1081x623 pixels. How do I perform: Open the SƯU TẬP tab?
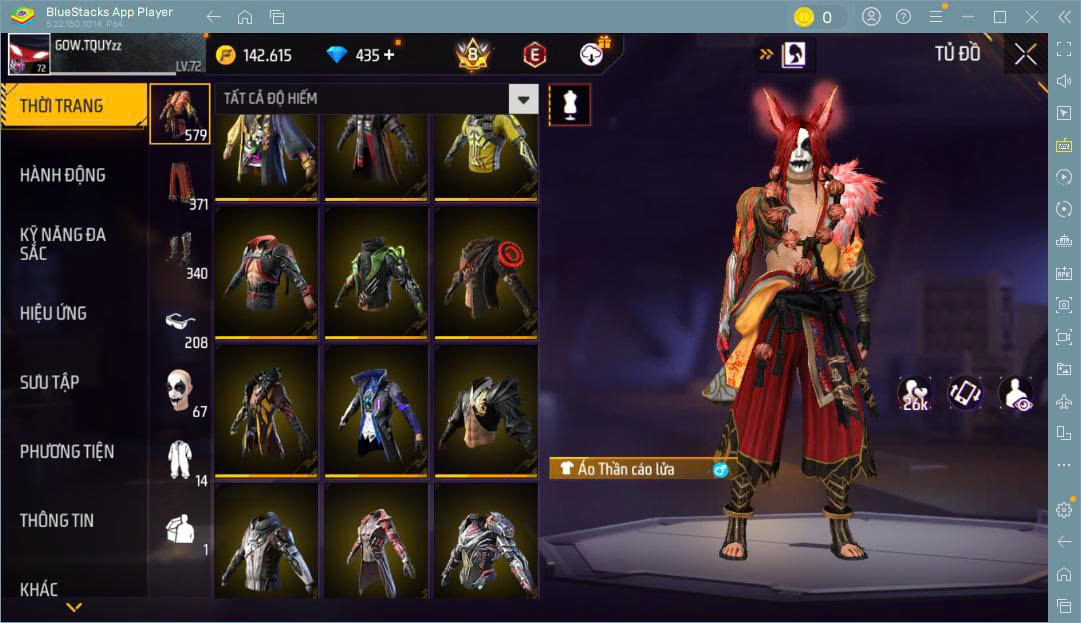pyautogui.click(x=50, y=382)
